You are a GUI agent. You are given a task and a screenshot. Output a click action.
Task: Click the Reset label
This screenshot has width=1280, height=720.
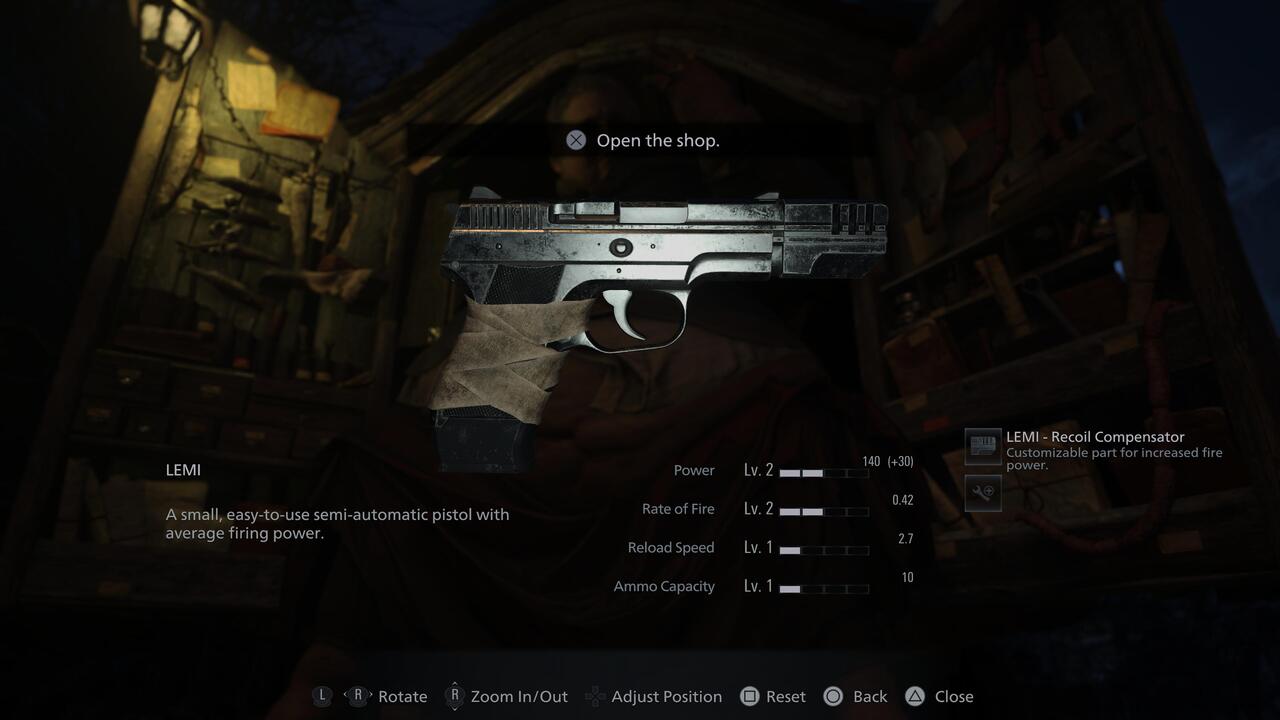[x=787, y=696]
